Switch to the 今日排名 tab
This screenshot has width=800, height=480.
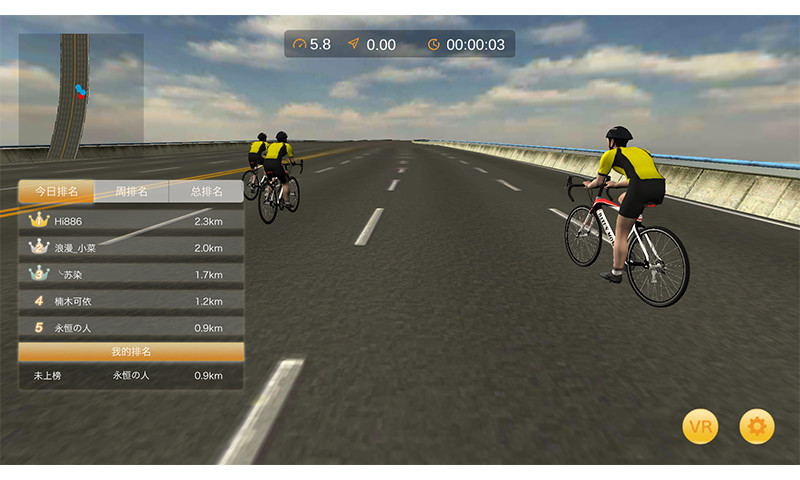pyautogui.click(x=56, y=191)
